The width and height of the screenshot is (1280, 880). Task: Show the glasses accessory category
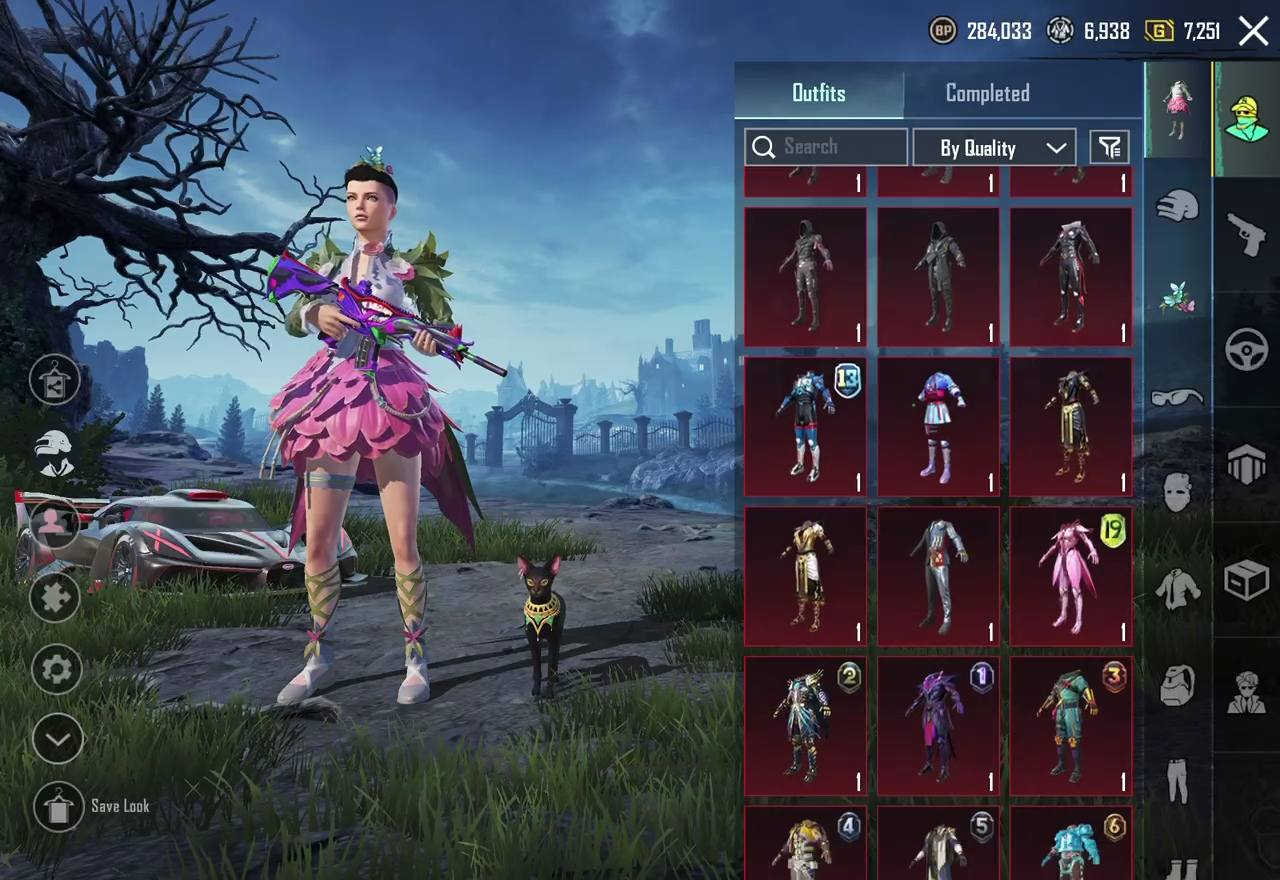1177,397
